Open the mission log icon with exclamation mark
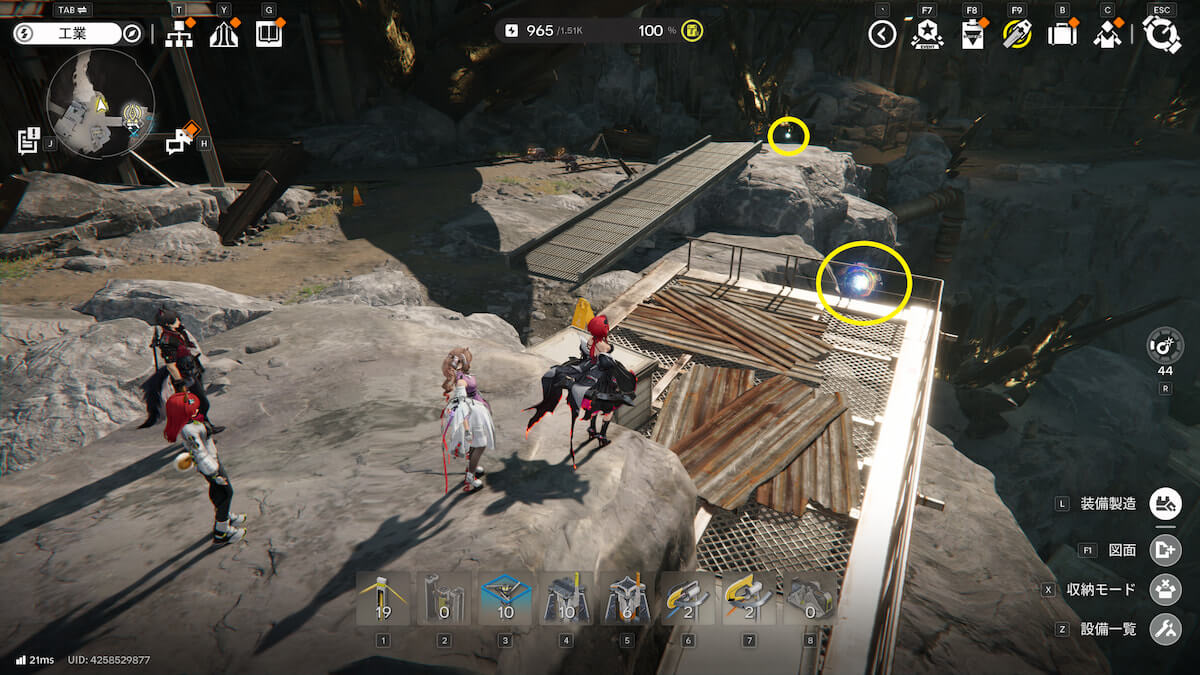The height and width of the screenshot is (675, 1200). (28, 141)
